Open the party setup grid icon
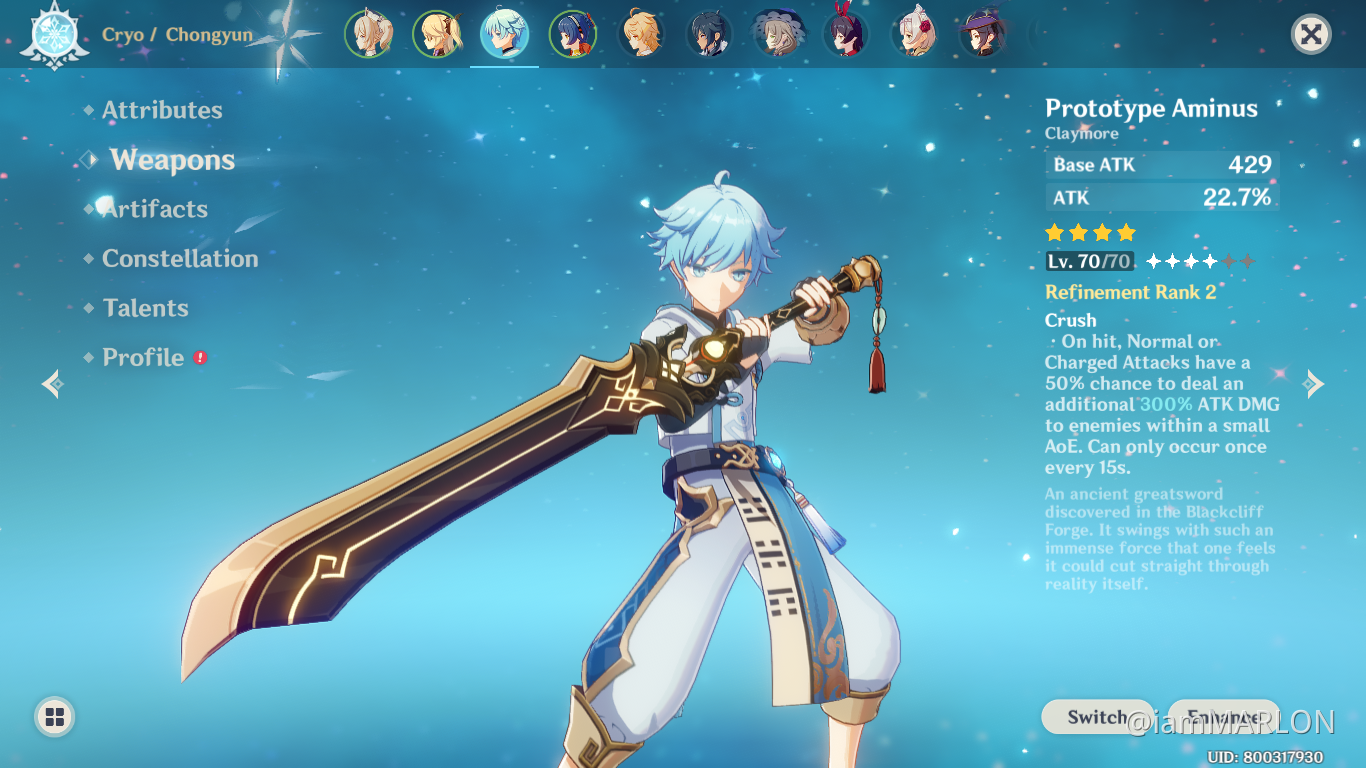Image resolution: width=1366 pixels, height=768 pixels. point(54,716)
